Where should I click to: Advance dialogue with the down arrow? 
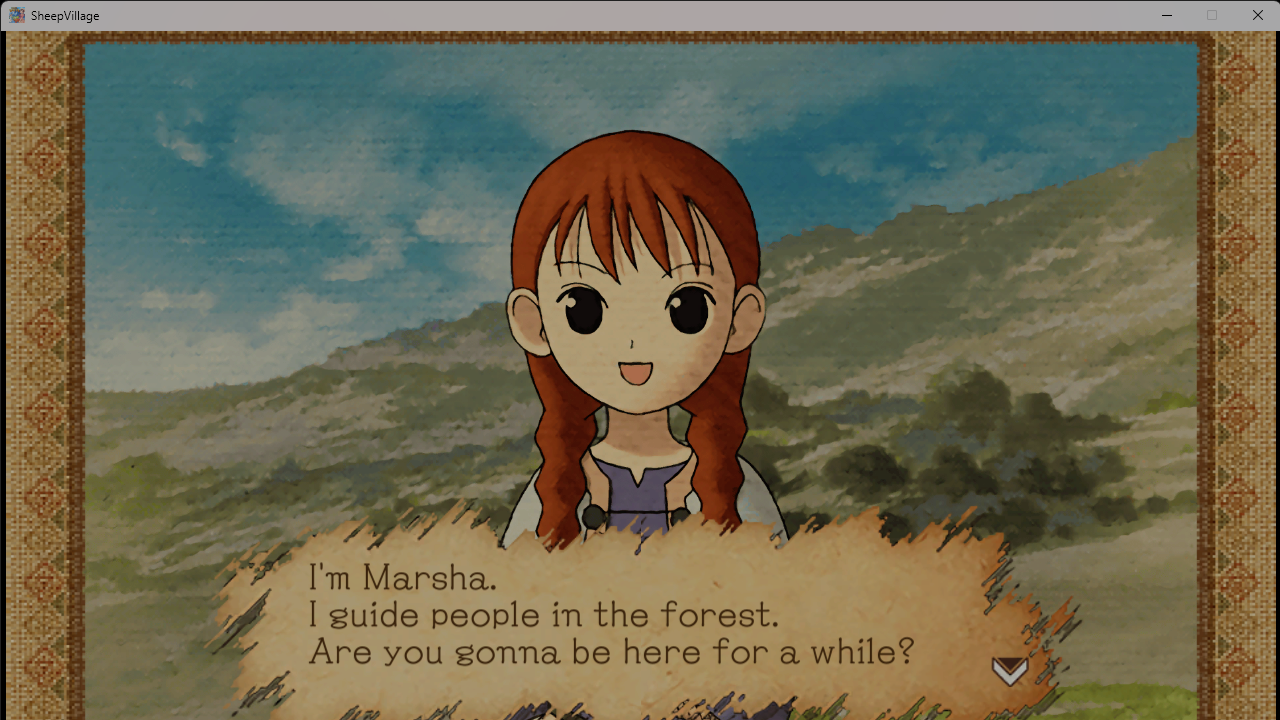point(1009,670)
